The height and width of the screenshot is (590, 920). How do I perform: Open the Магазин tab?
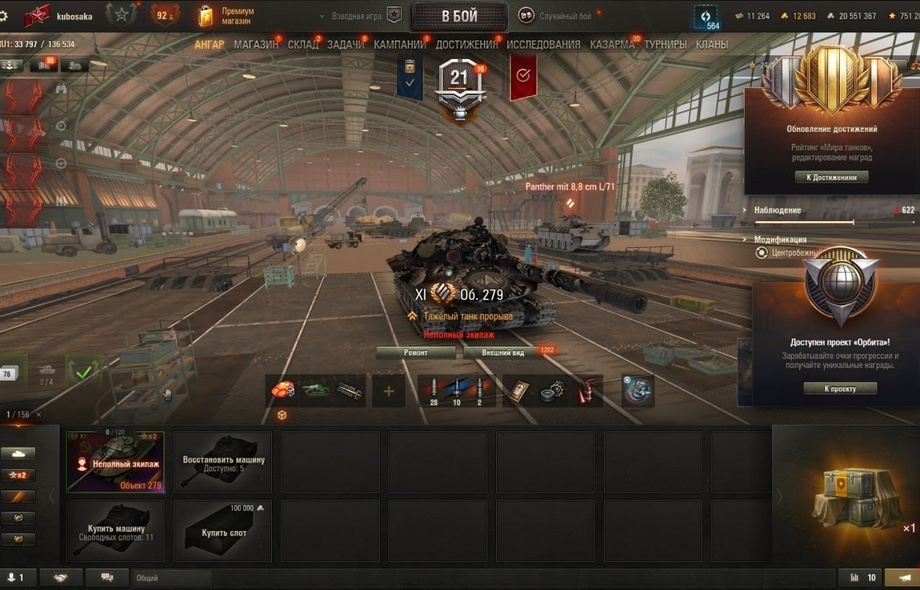[x=256, y=45]
